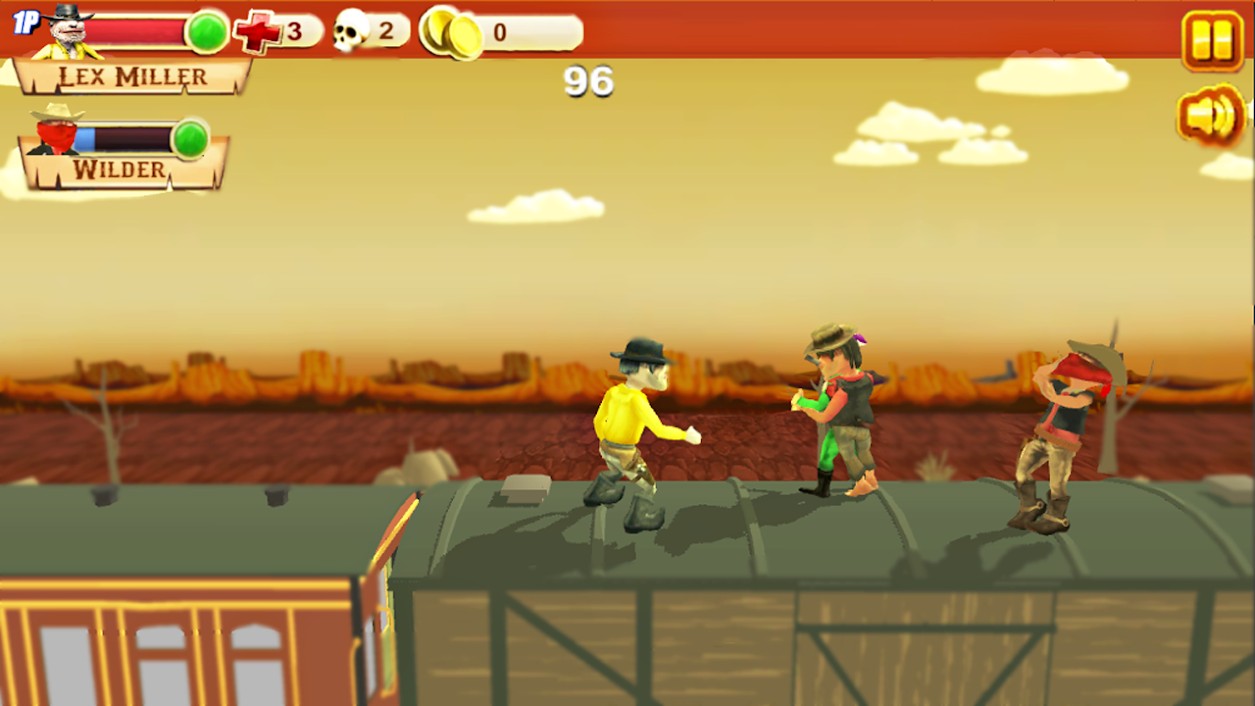This screenshot has width=1255, height=706.
Task: Pause the game with the pause button
Action: [1212, 41]
